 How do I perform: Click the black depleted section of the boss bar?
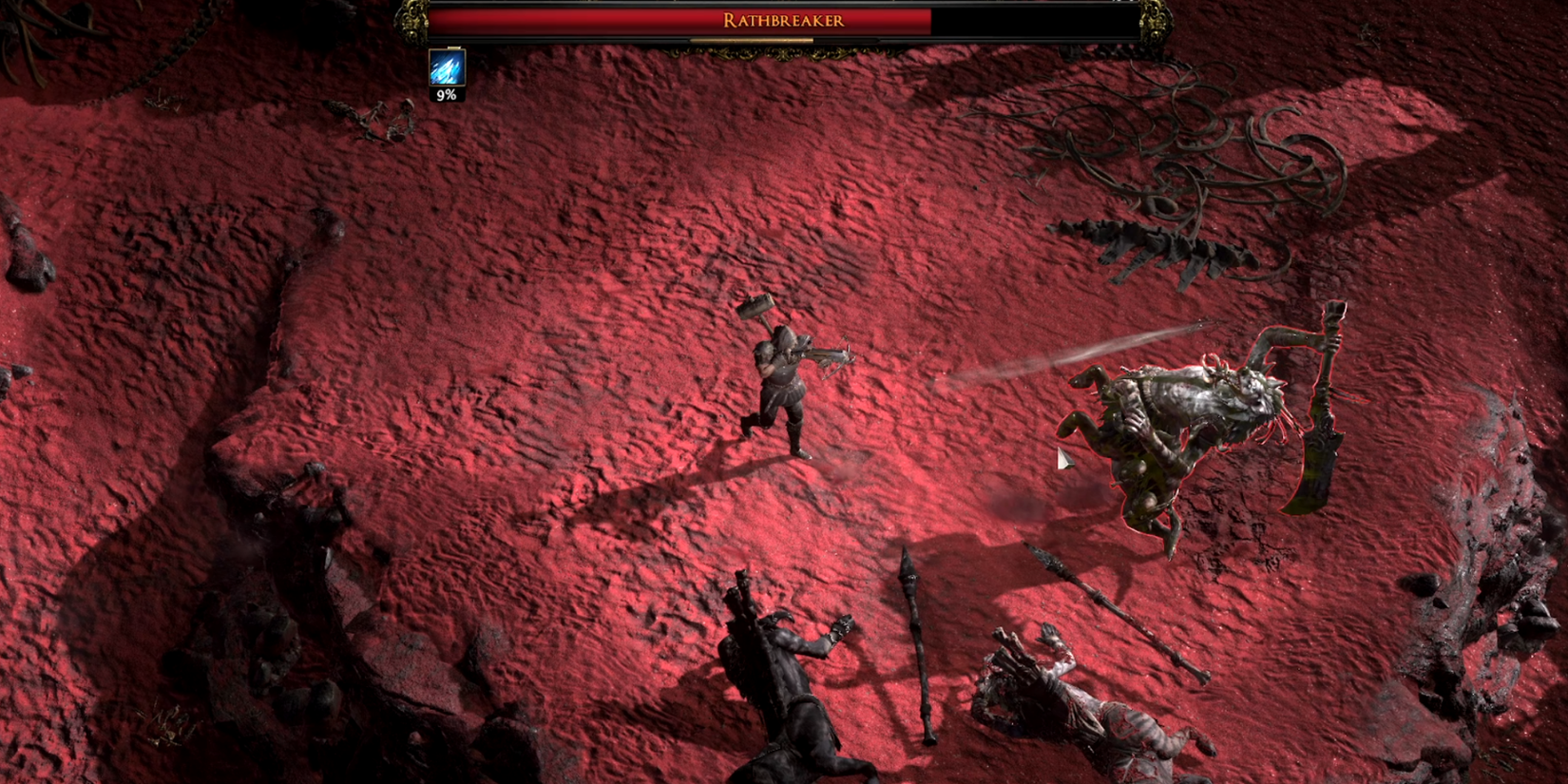[1036, 19]
